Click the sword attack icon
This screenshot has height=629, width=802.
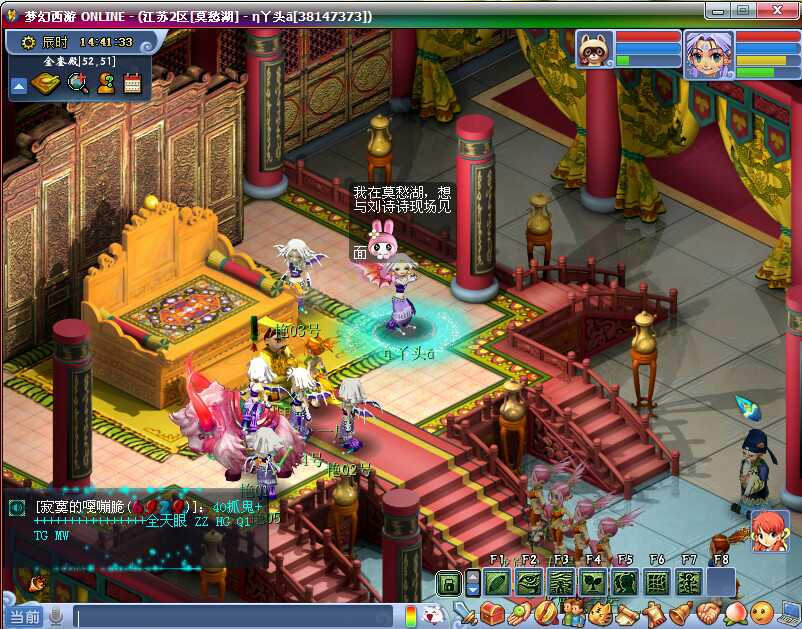[x=464, y=612]
